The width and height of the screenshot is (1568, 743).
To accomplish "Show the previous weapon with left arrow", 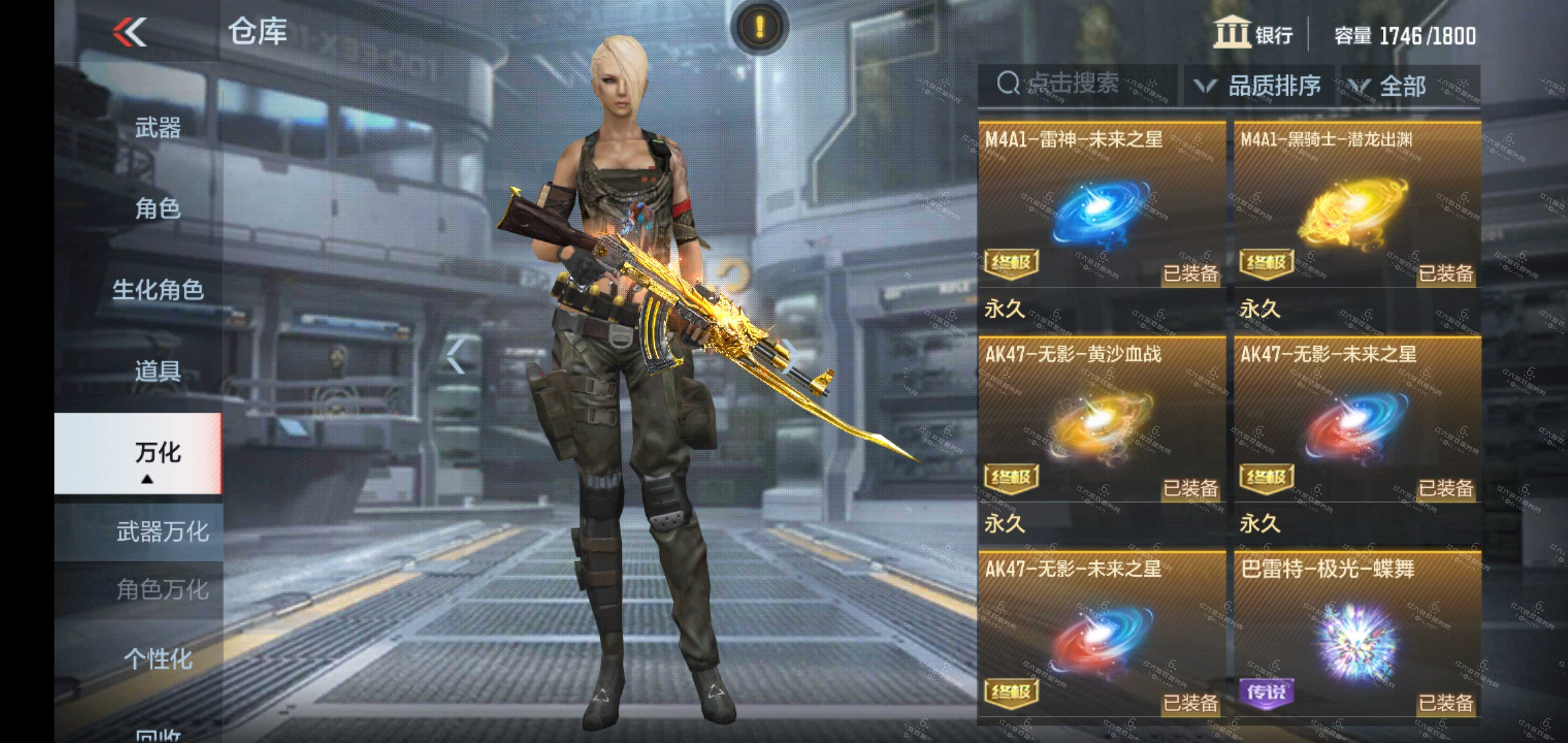I will pos(456,356).
